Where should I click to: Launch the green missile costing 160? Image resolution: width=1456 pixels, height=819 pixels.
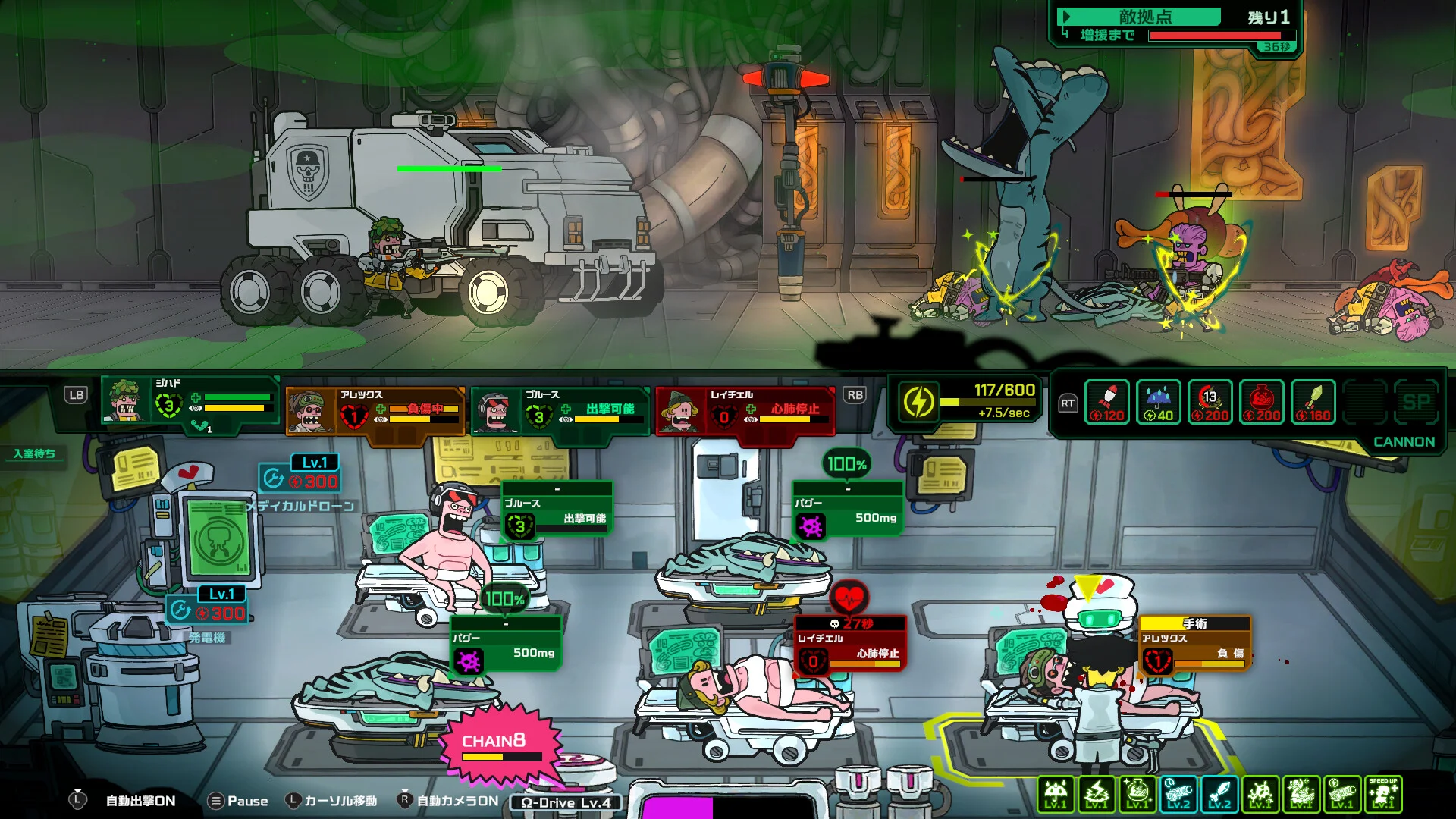[1313, 402]
